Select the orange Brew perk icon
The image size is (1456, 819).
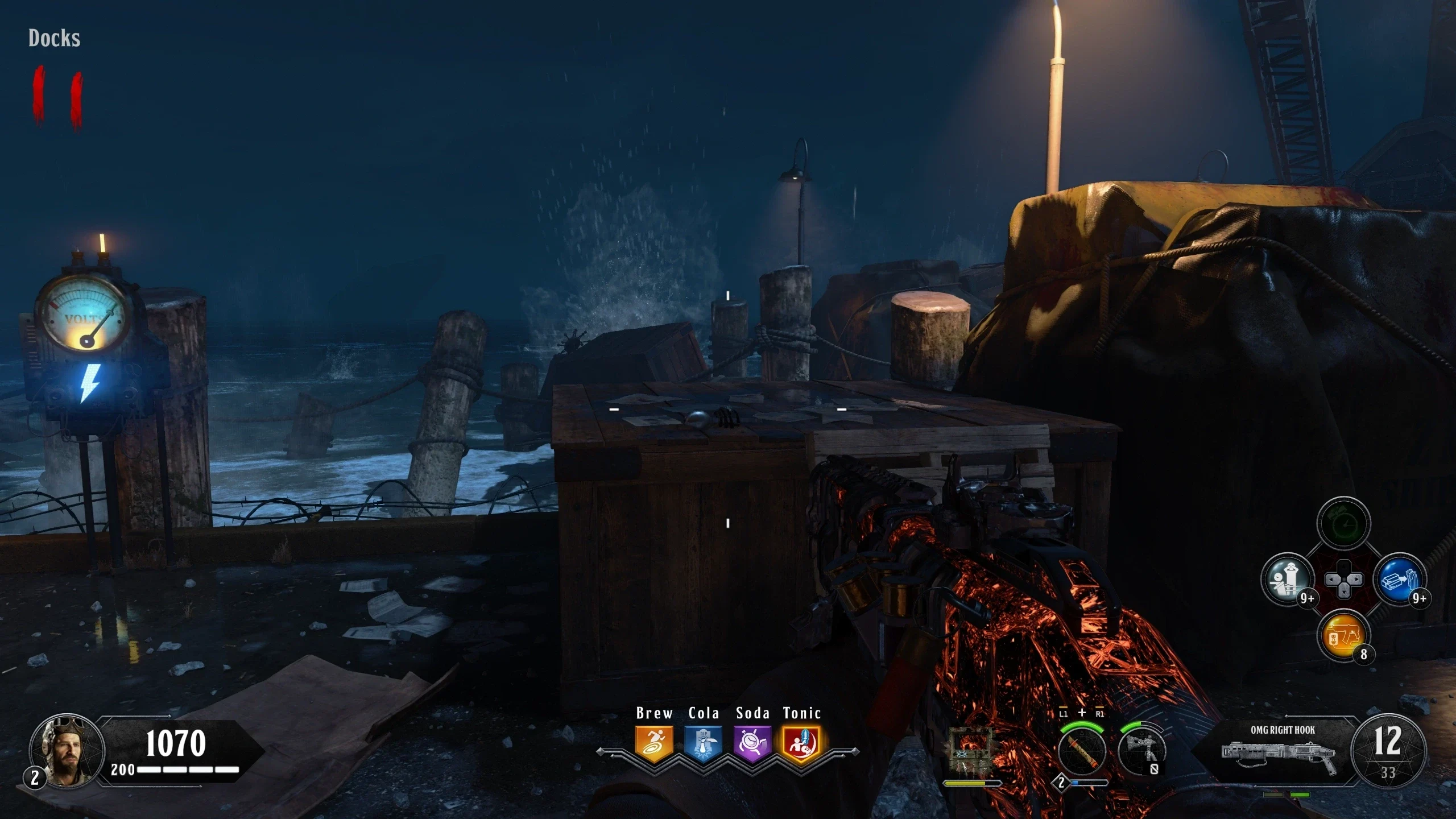(x=654, y=743)
